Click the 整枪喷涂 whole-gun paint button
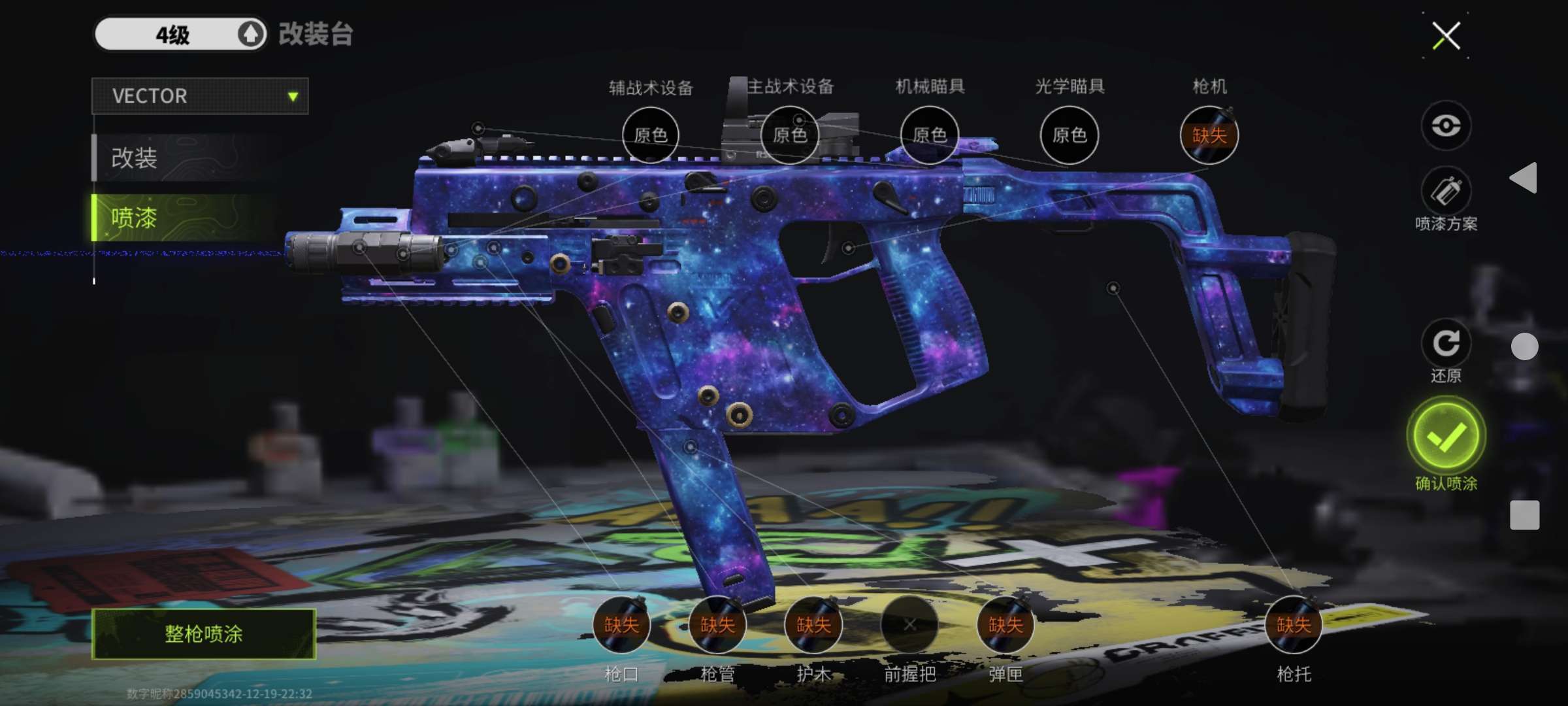 204,633
